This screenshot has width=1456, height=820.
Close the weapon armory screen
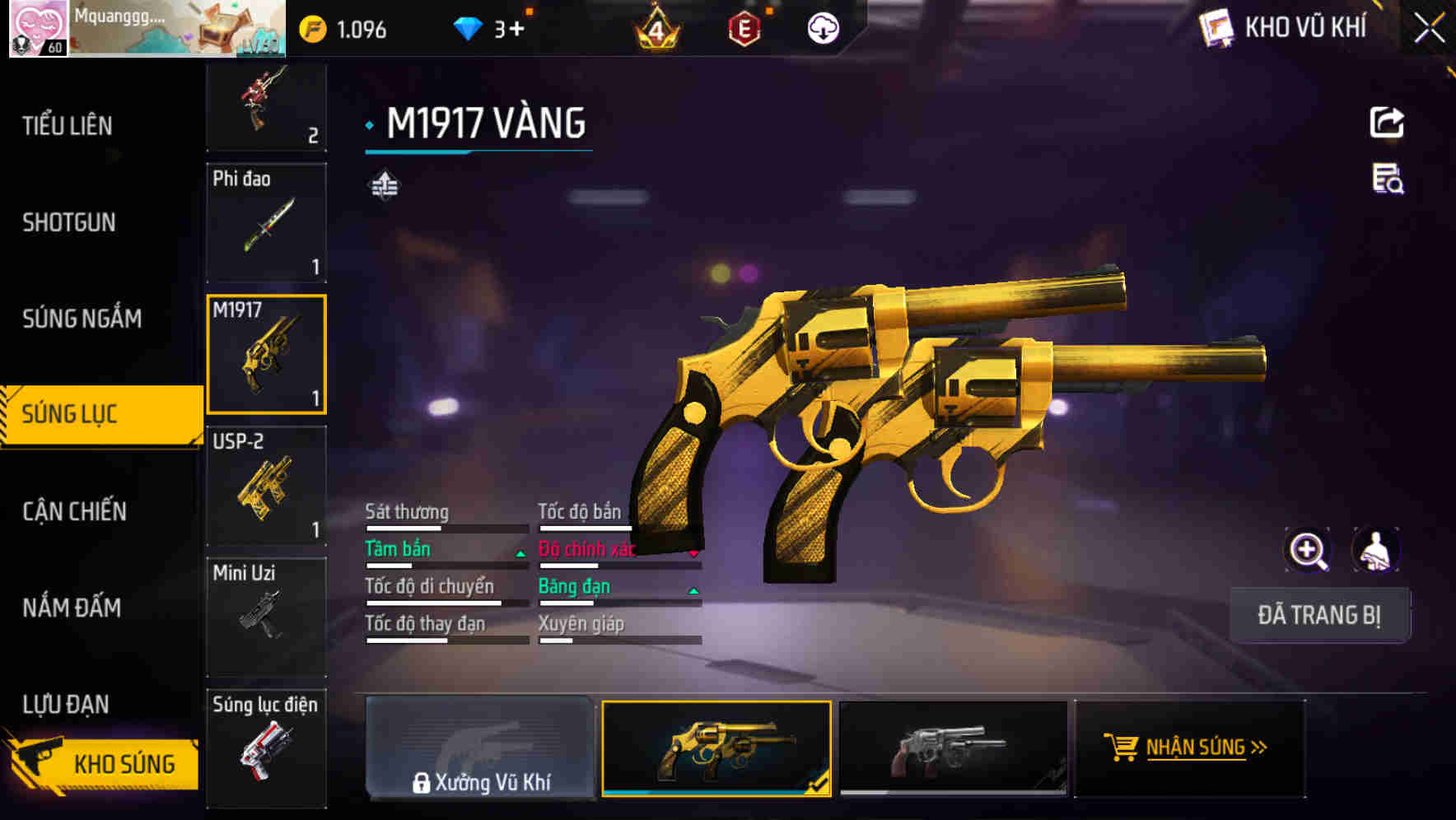click(x=1430, y=28)
